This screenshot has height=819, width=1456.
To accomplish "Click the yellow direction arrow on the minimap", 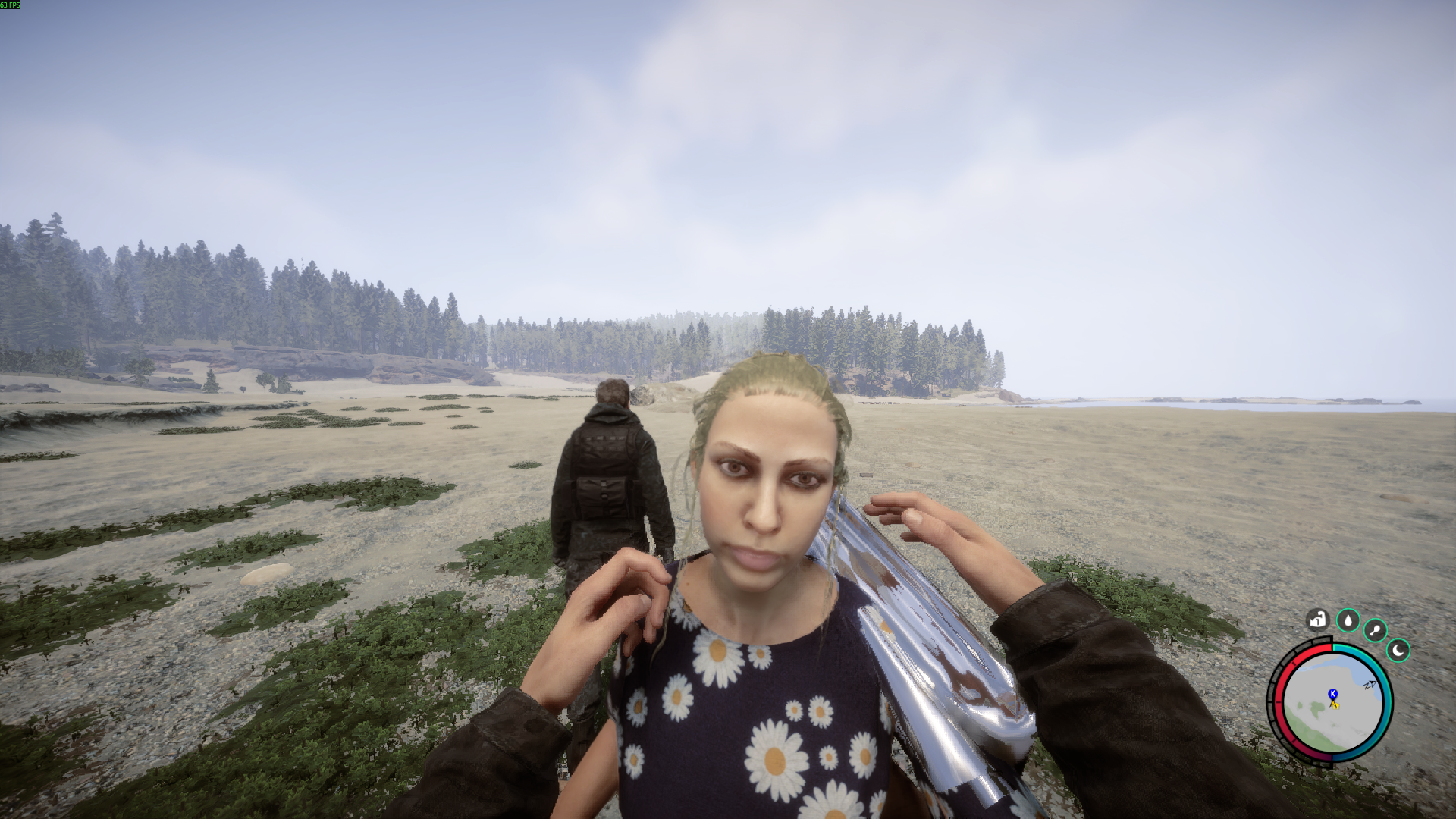I will [x=1335, y=705].
